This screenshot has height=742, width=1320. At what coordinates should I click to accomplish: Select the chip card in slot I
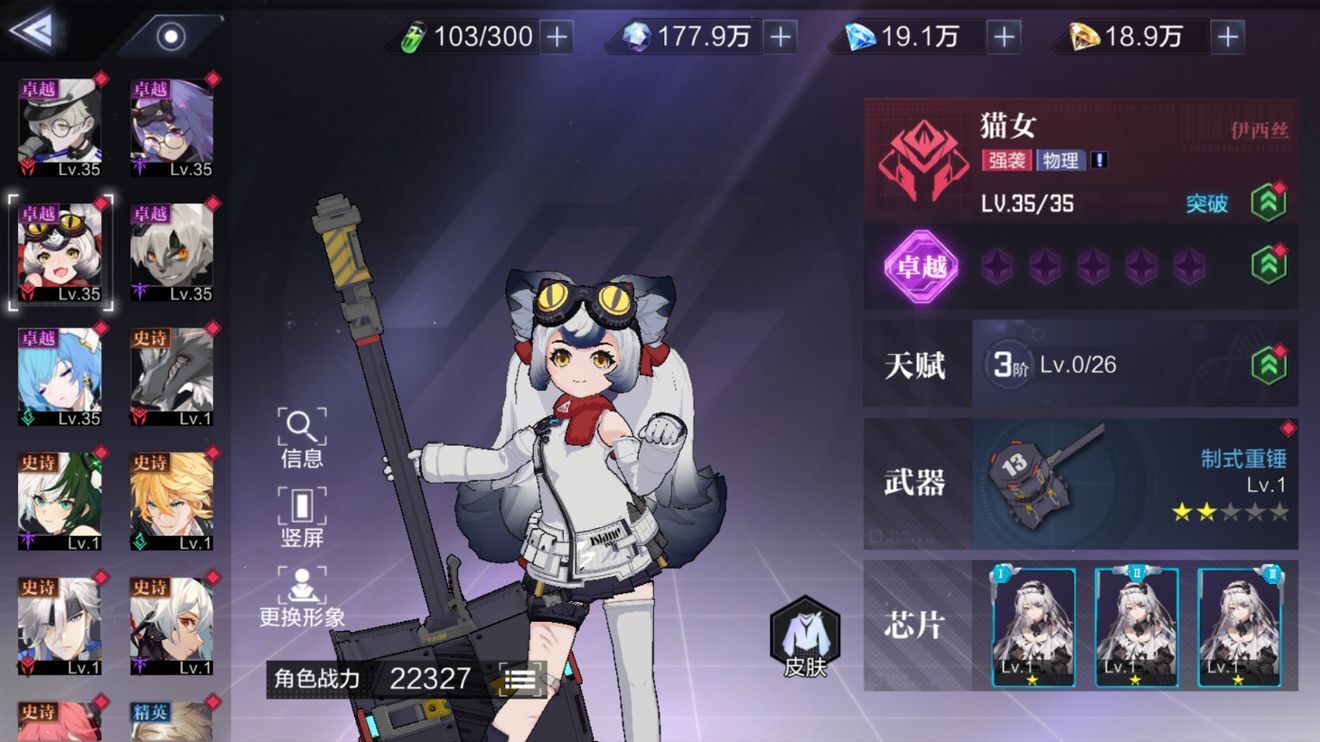[x=1033, y=628]
